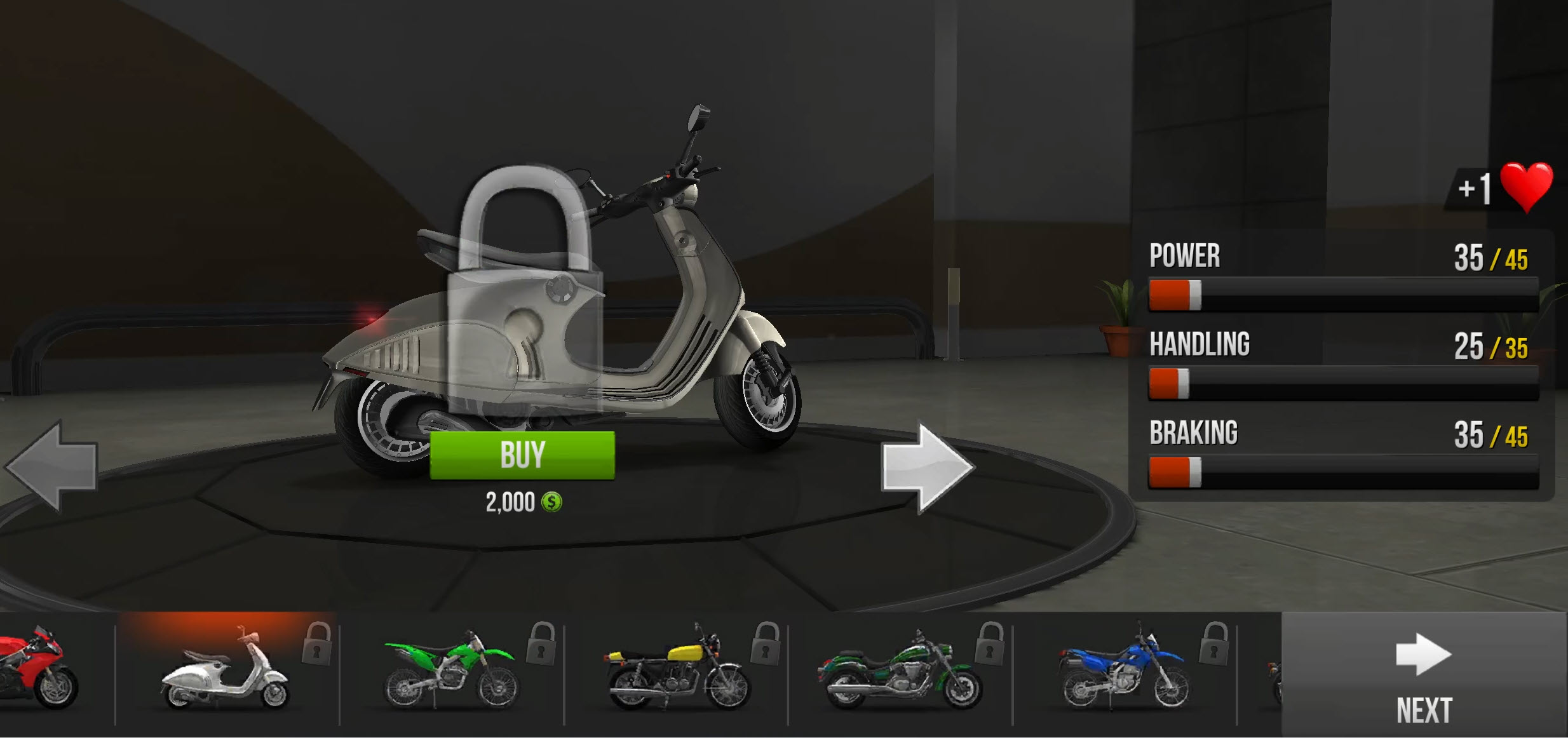Click the left navigation arrow
Screen dimensions: 1568x738
51,467
